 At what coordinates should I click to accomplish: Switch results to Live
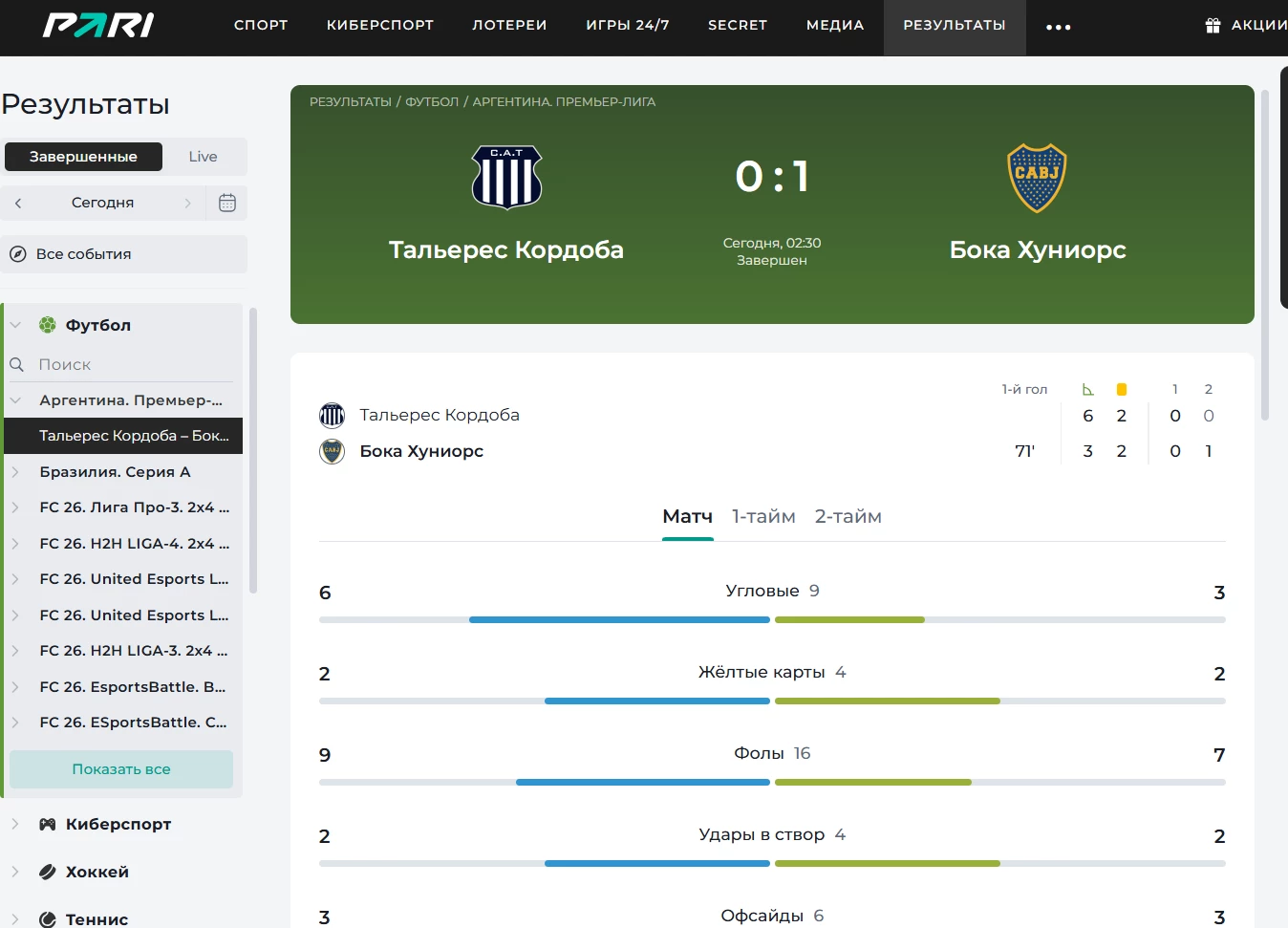(203, 157)
